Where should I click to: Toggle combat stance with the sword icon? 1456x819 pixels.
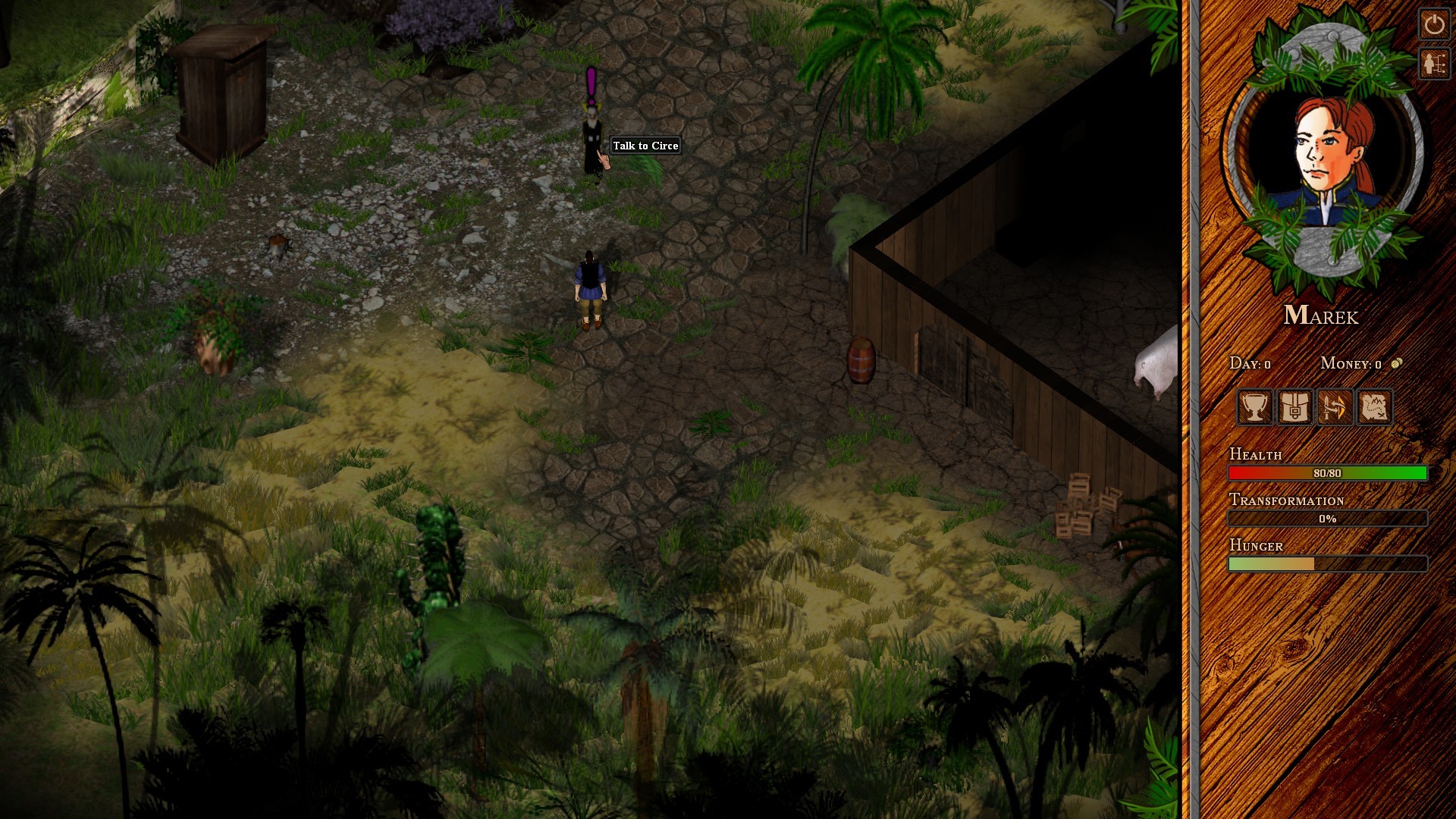coord(1335,408)
